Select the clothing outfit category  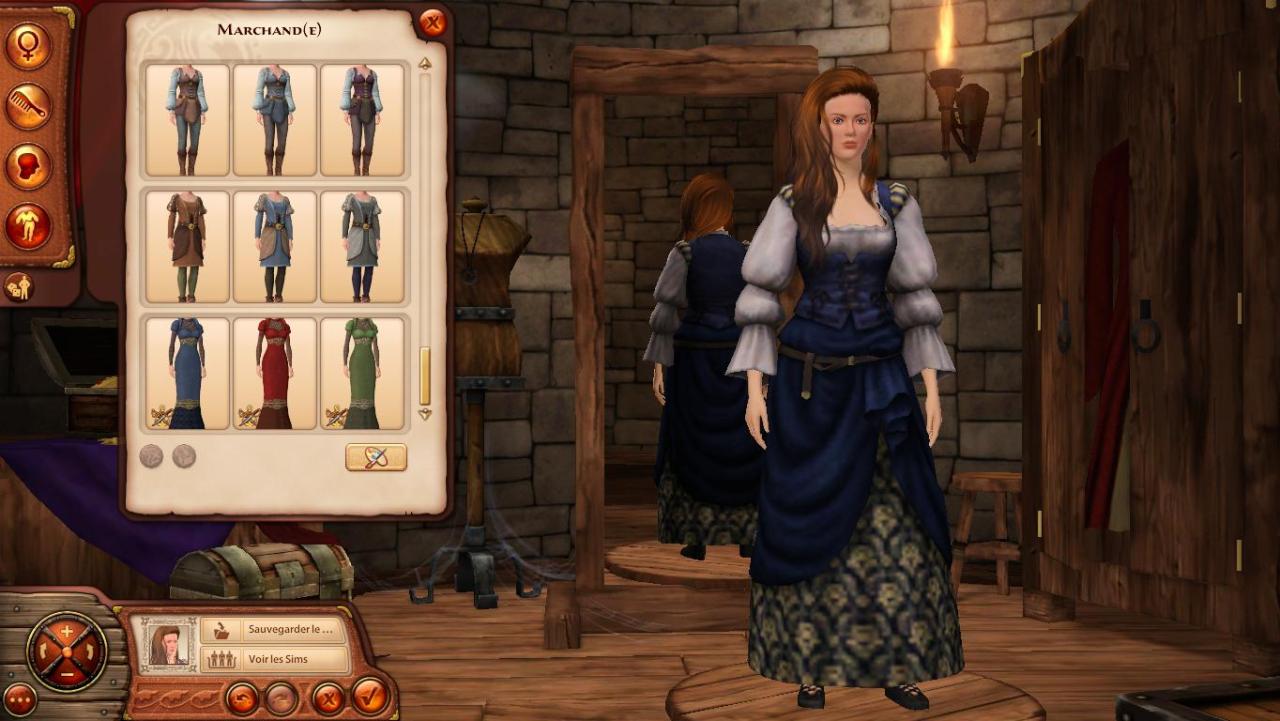click(27, 226)
